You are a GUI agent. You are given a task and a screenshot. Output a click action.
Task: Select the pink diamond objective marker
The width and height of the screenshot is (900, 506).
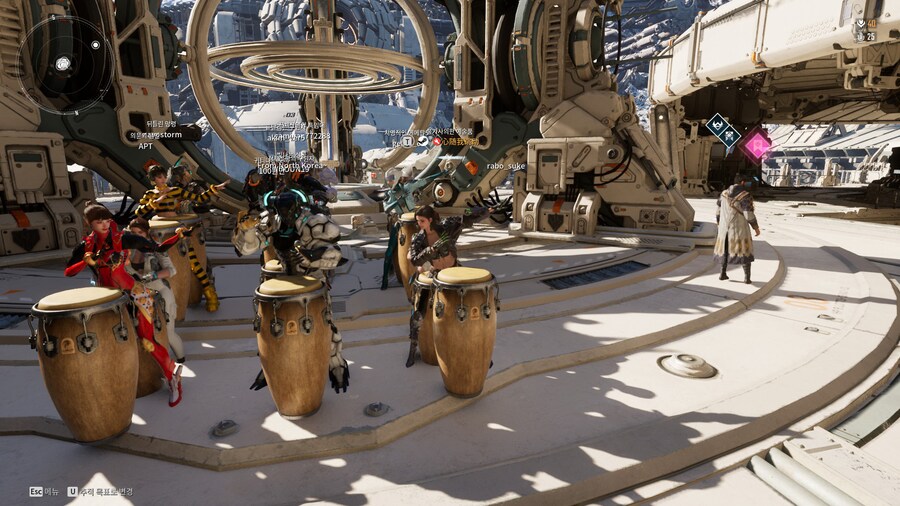click(757, 145)
